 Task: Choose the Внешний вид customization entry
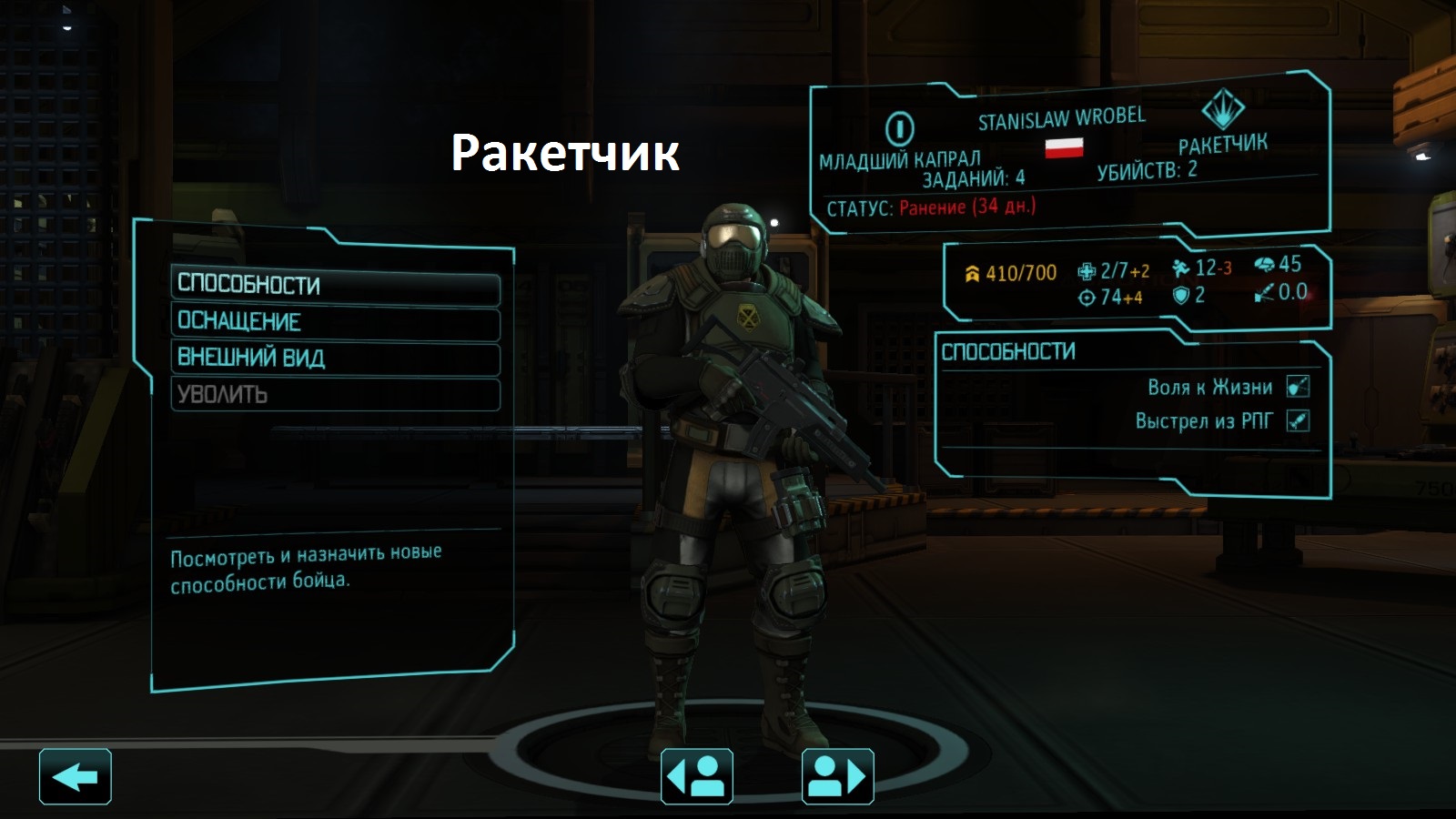(x=335, y=359)
